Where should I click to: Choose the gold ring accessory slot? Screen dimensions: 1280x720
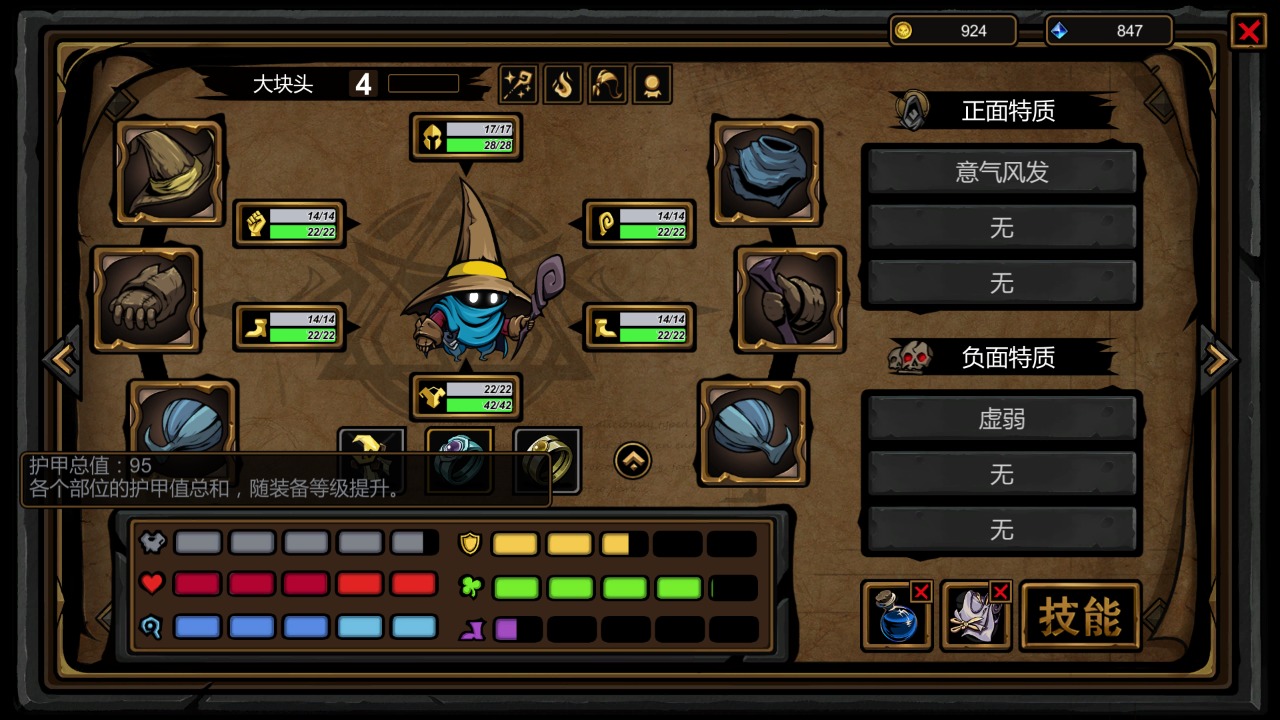[547, 460]
